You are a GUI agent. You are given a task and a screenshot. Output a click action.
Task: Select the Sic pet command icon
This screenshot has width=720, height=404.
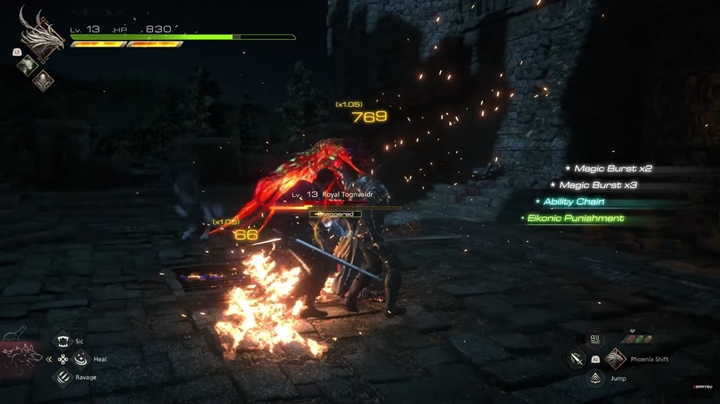coord(63,340)
